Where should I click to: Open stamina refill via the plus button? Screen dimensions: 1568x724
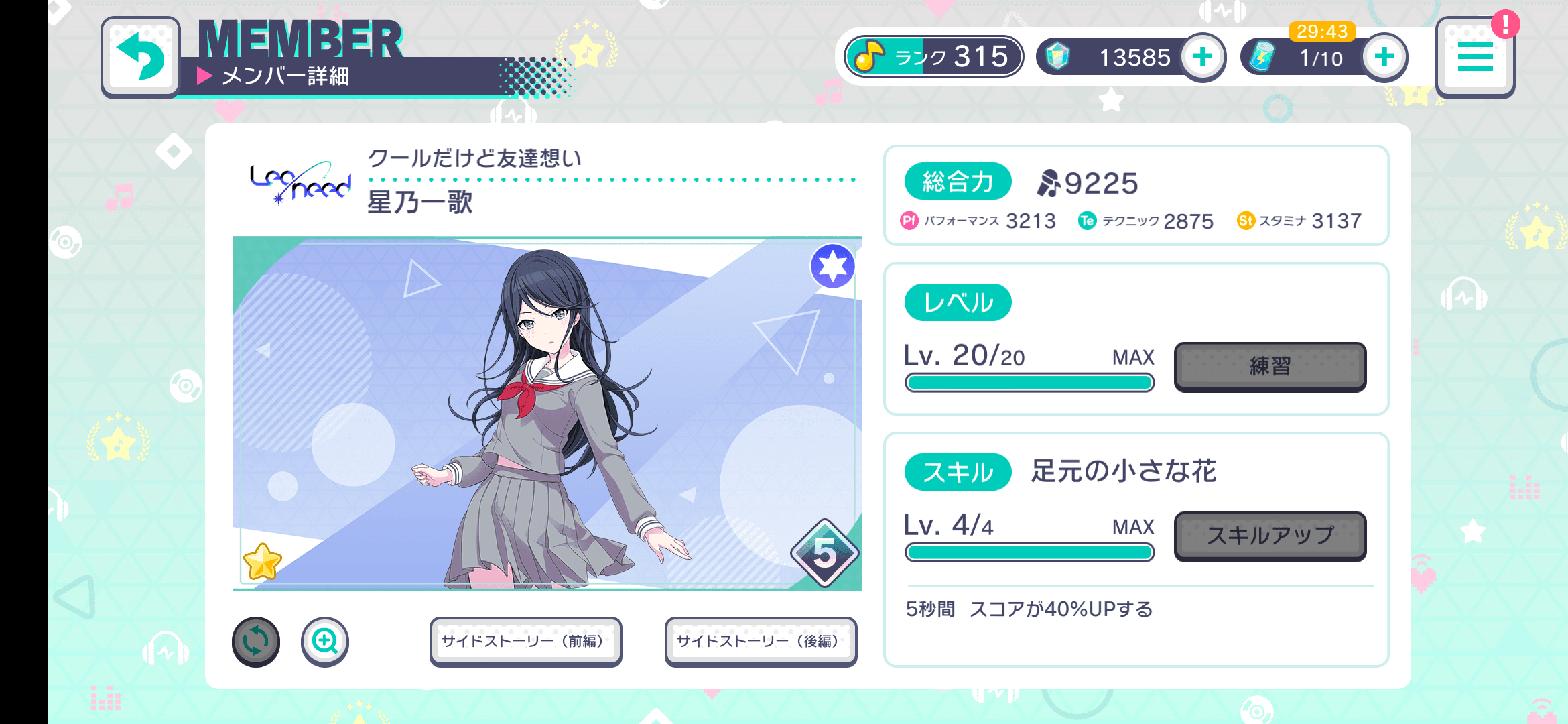pyautogui.click(x=1383, y=56)
